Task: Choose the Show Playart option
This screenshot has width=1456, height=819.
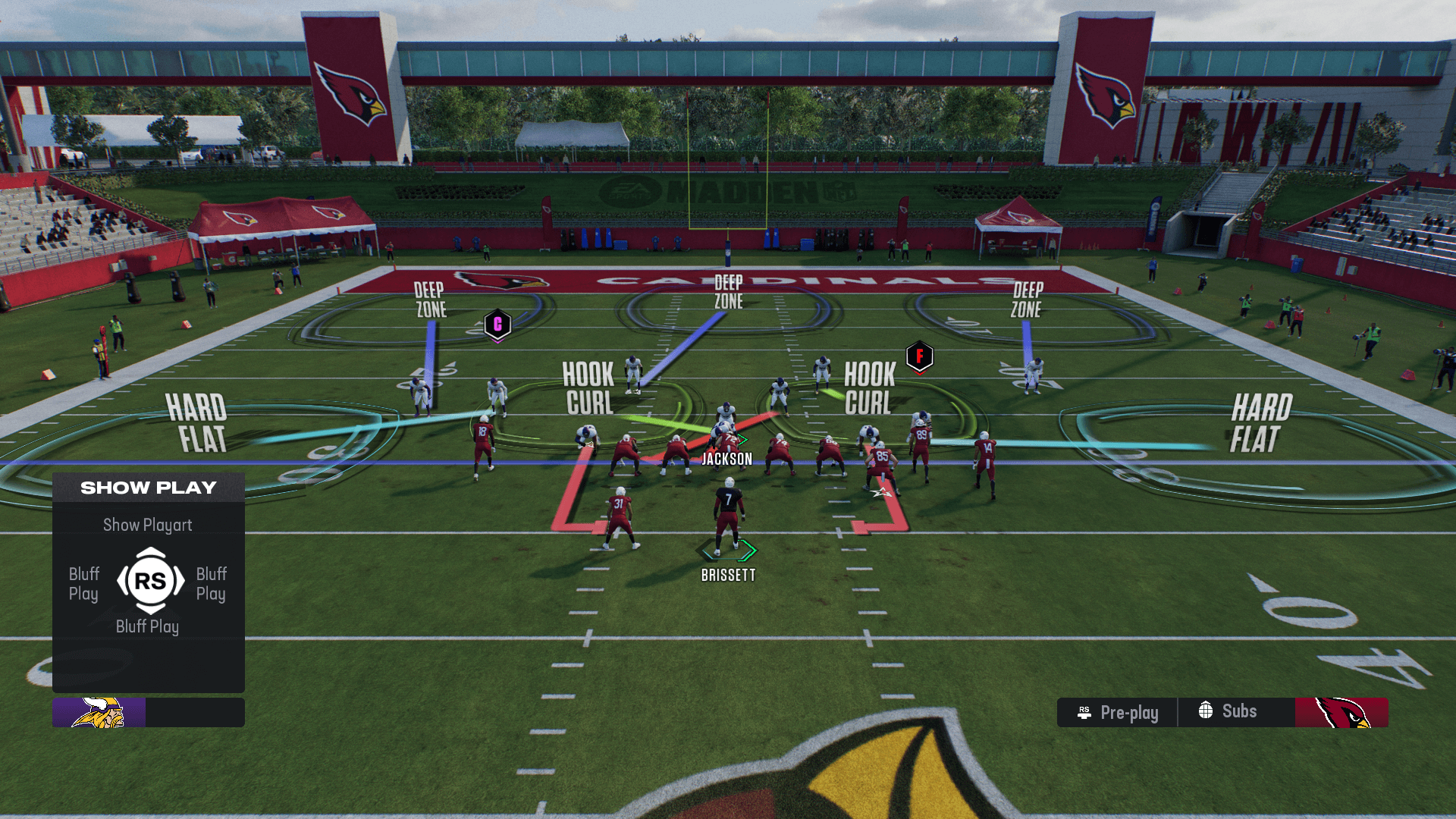Action: point(148,525)
